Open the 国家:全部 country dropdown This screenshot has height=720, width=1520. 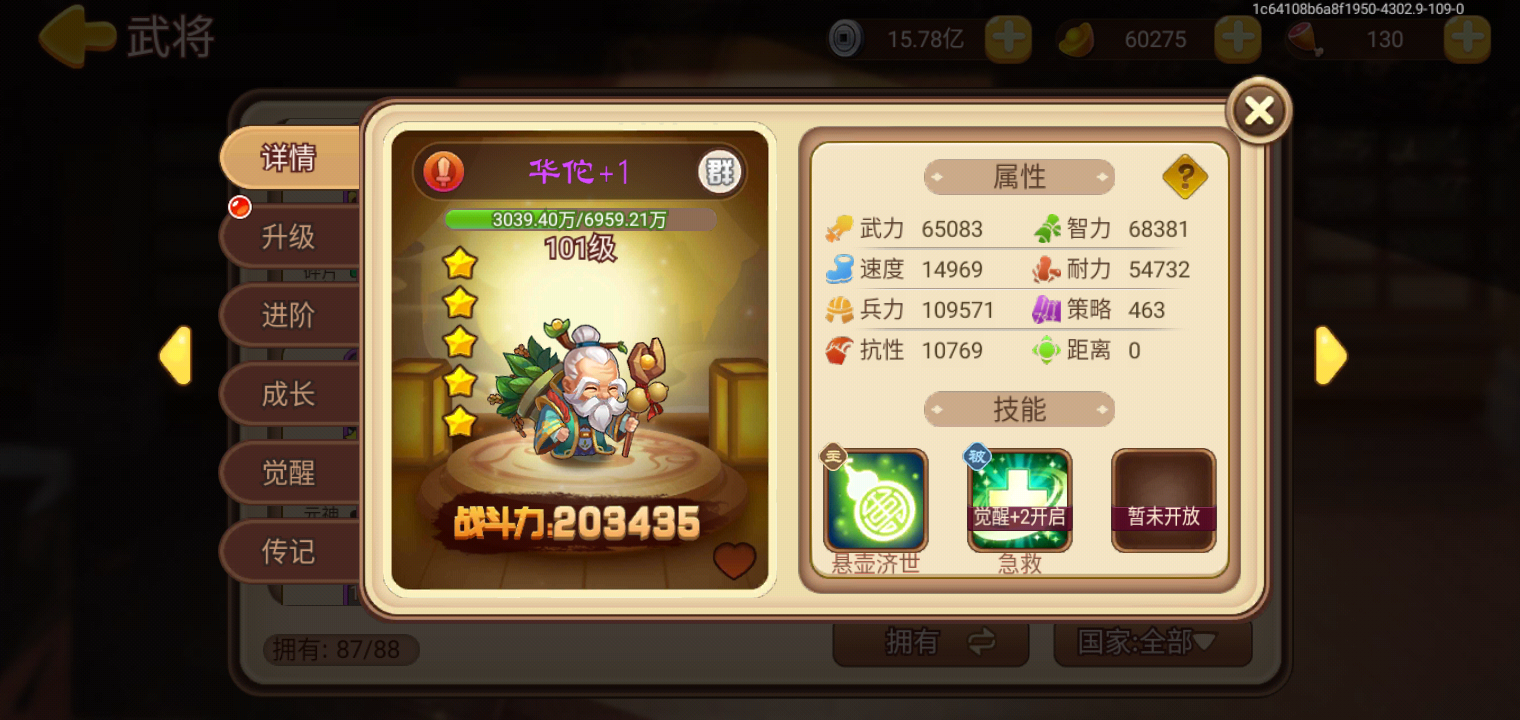(x=1151, y=643)
